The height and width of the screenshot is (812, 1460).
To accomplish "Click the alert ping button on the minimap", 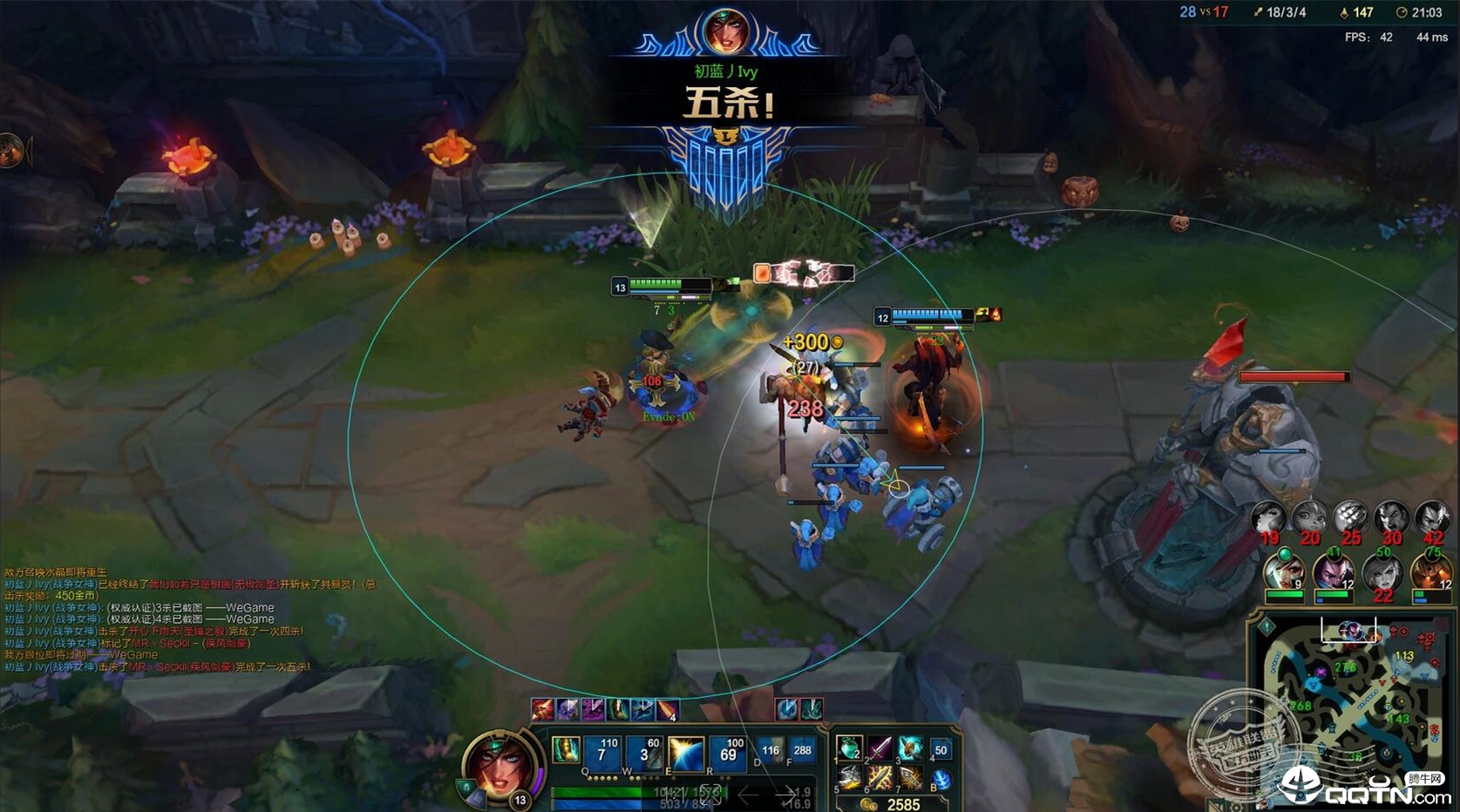I will (x=1266, y=626).
